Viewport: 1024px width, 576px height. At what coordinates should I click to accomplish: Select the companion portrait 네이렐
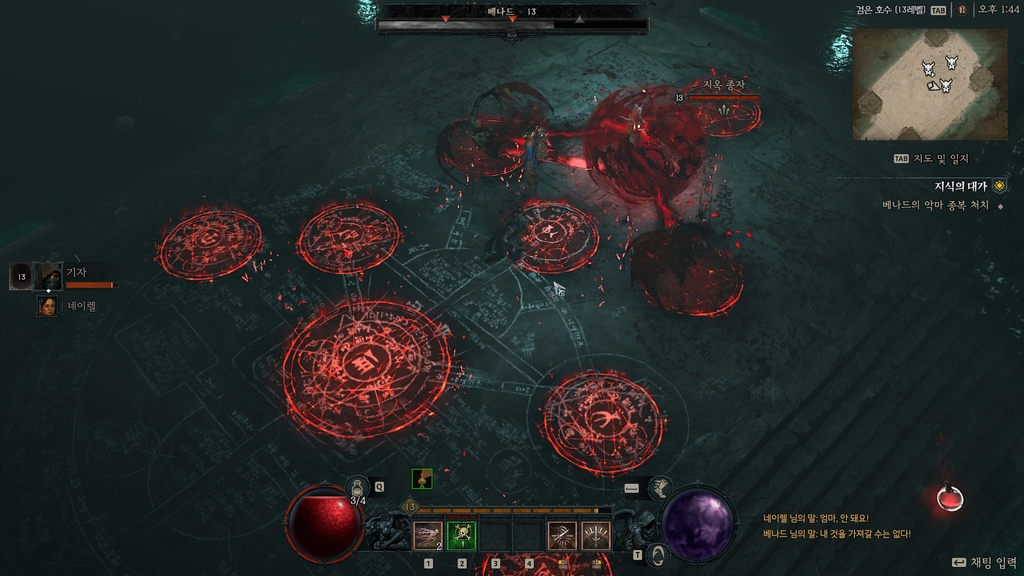47,306
